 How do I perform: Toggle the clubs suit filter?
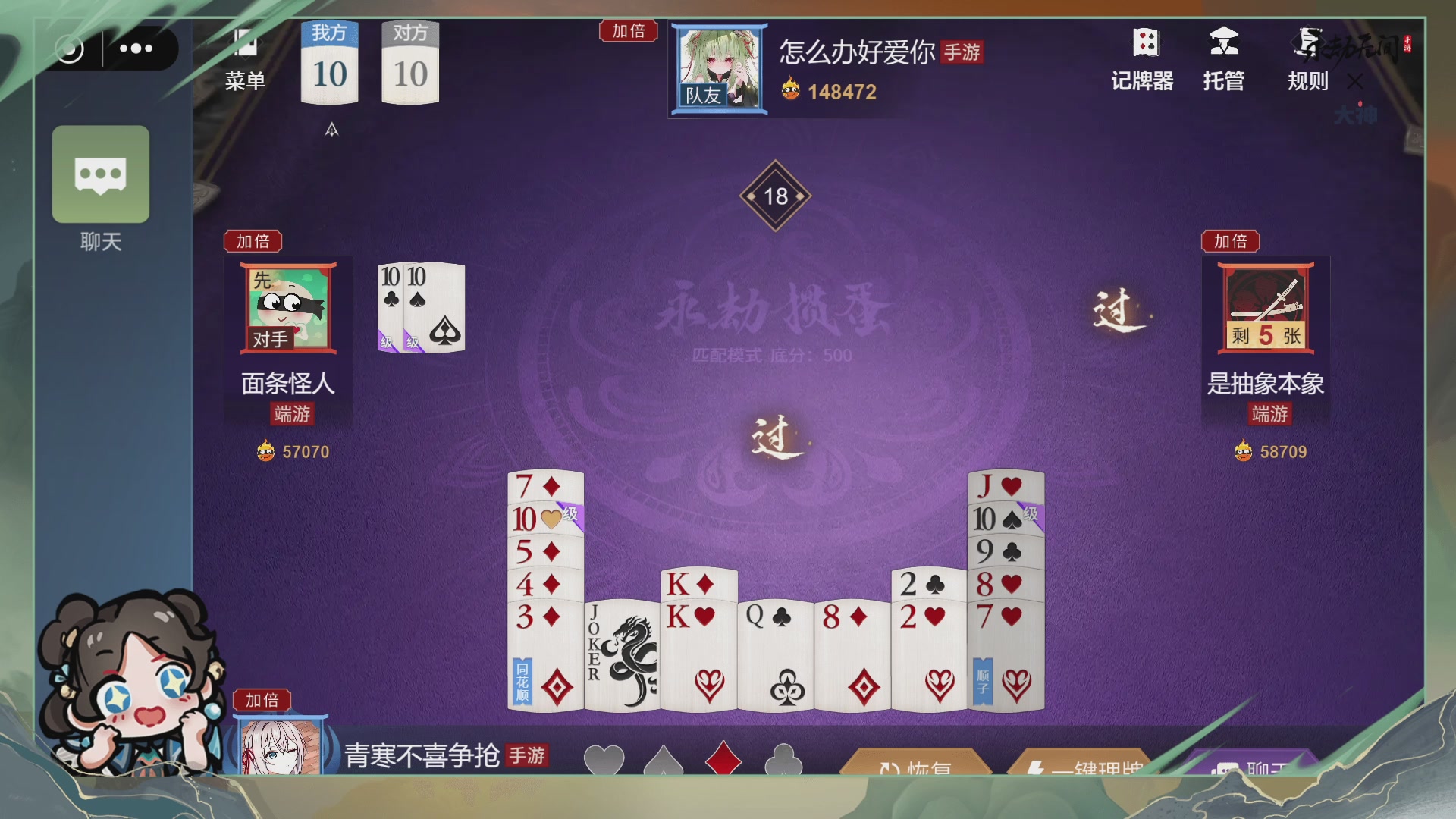[x=785, y=758]
